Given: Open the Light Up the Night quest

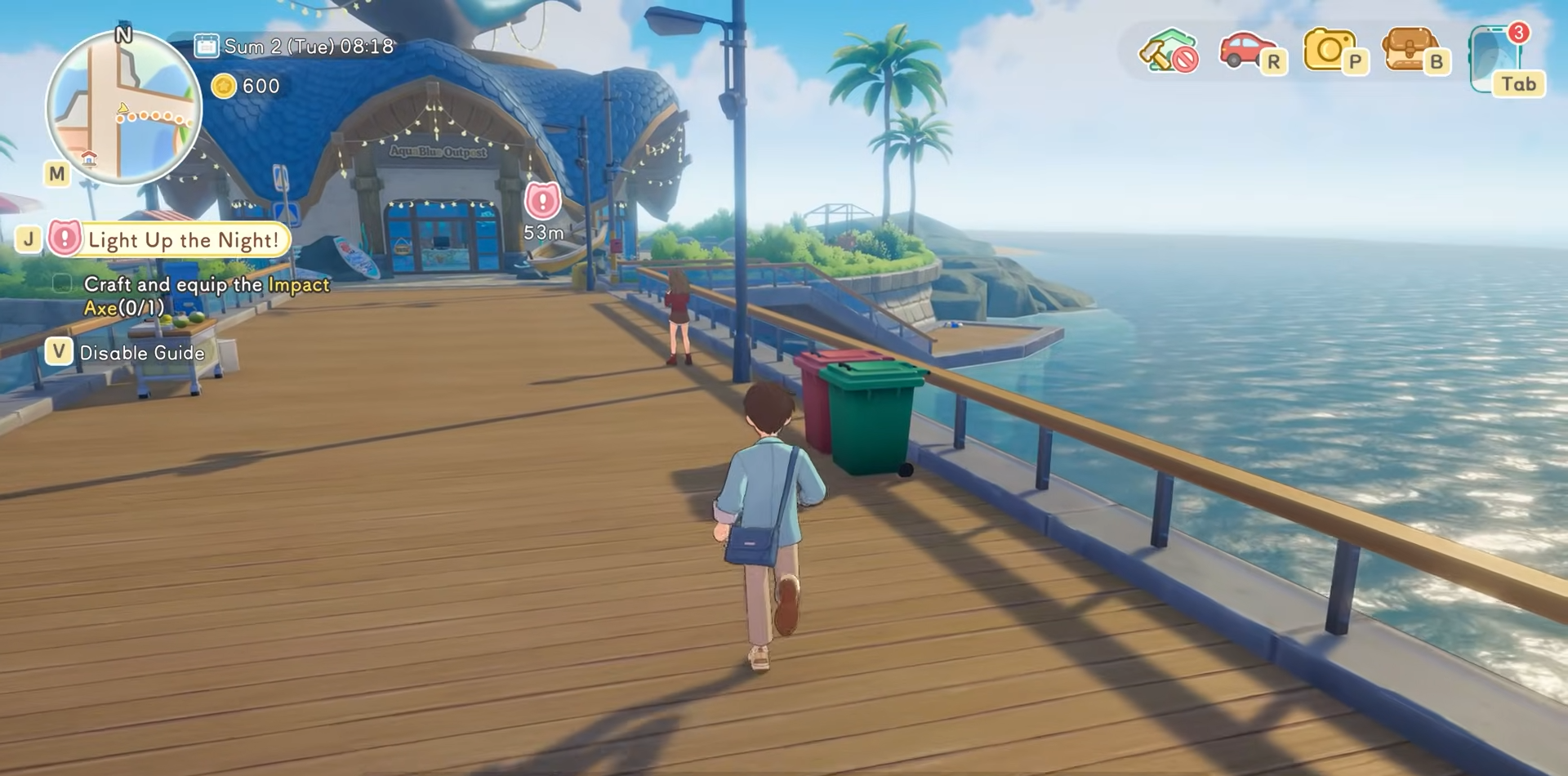Looking at the screenshot, I should [181, 240].
